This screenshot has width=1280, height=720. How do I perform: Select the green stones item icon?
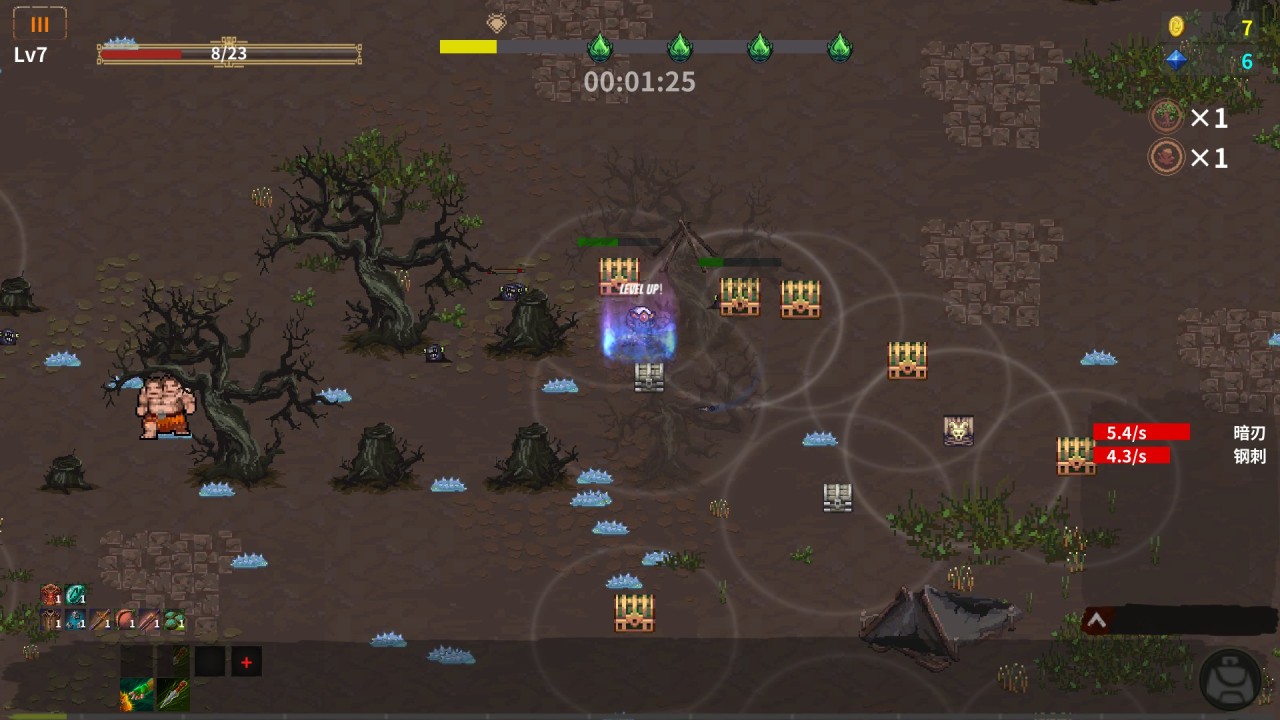coord(174,621)
